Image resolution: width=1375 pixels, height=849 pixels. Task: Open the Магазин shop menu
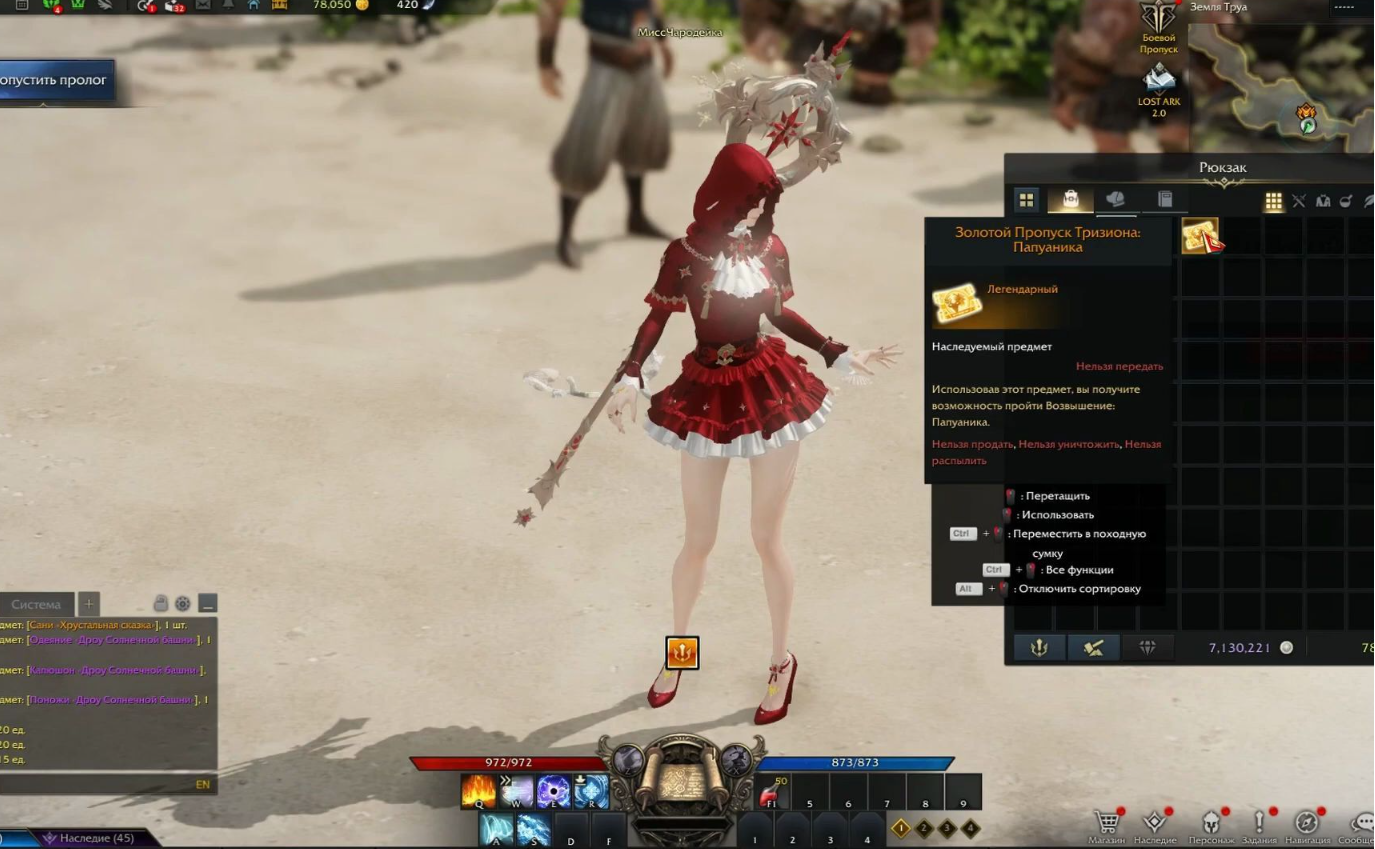1107,825
